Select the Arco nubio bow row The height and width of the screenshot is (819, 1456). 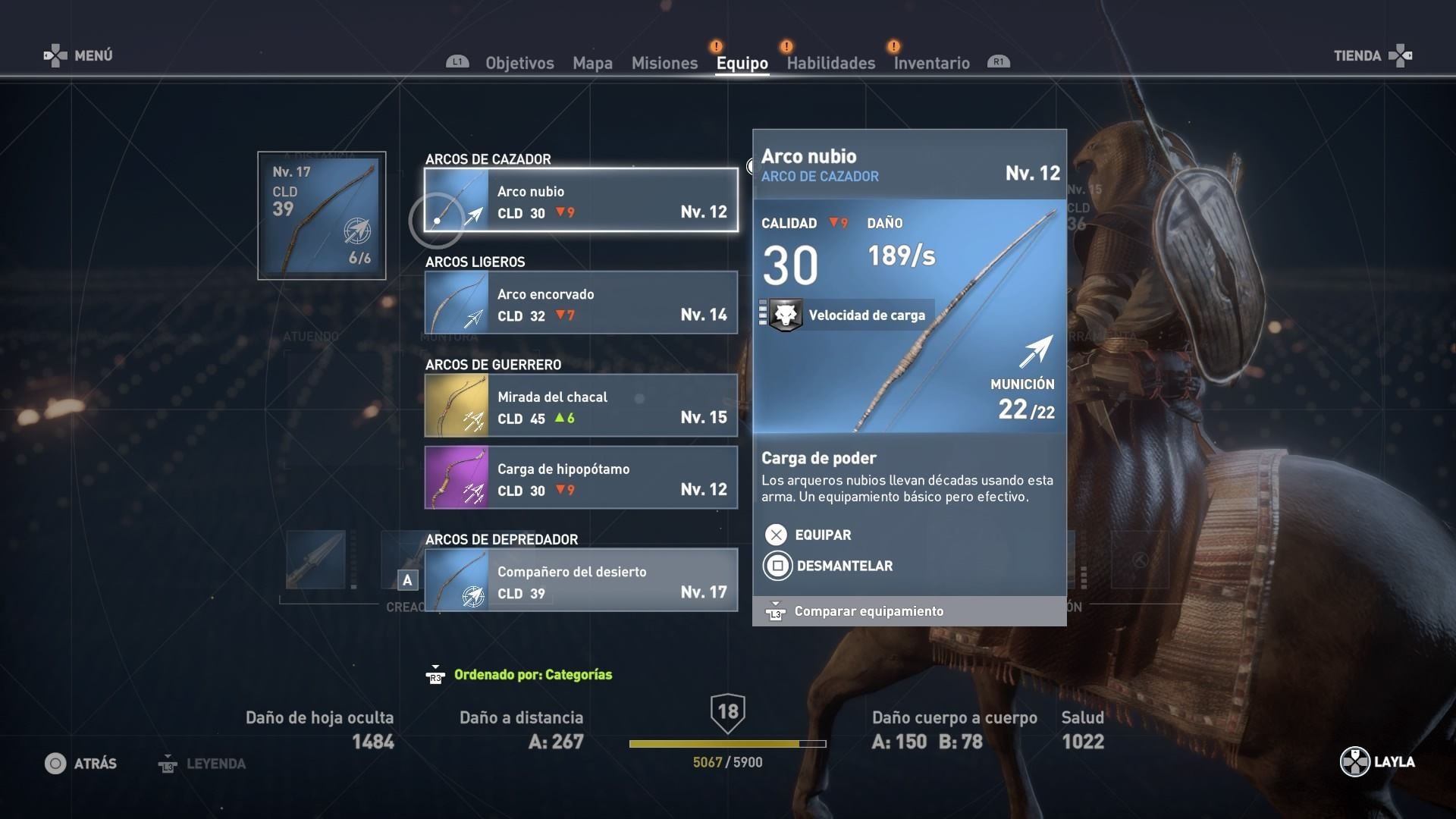(581, 200)
